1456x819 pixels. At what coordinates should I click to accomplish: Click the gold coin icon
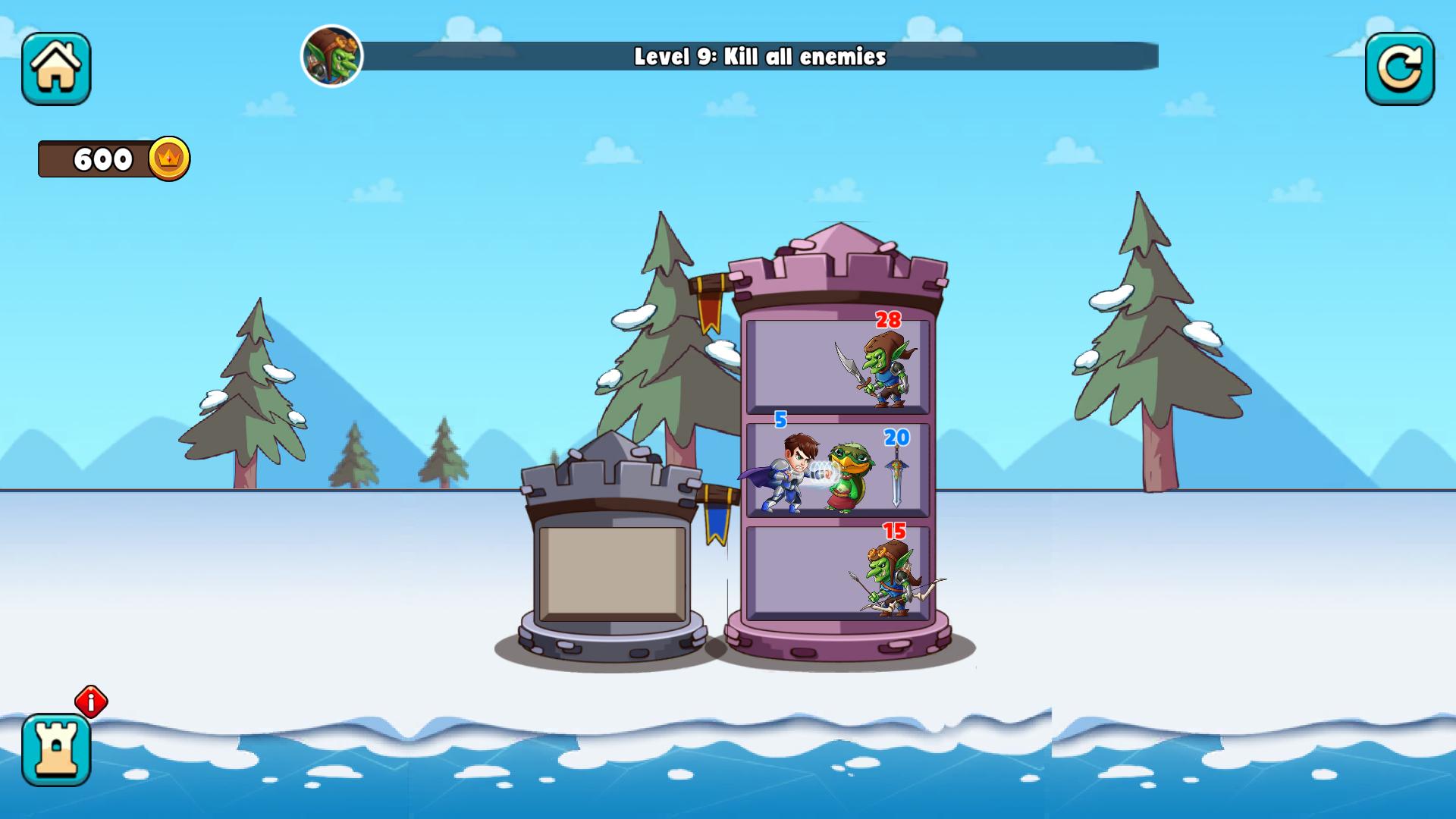pyautogui.click(x=171, y=157)
